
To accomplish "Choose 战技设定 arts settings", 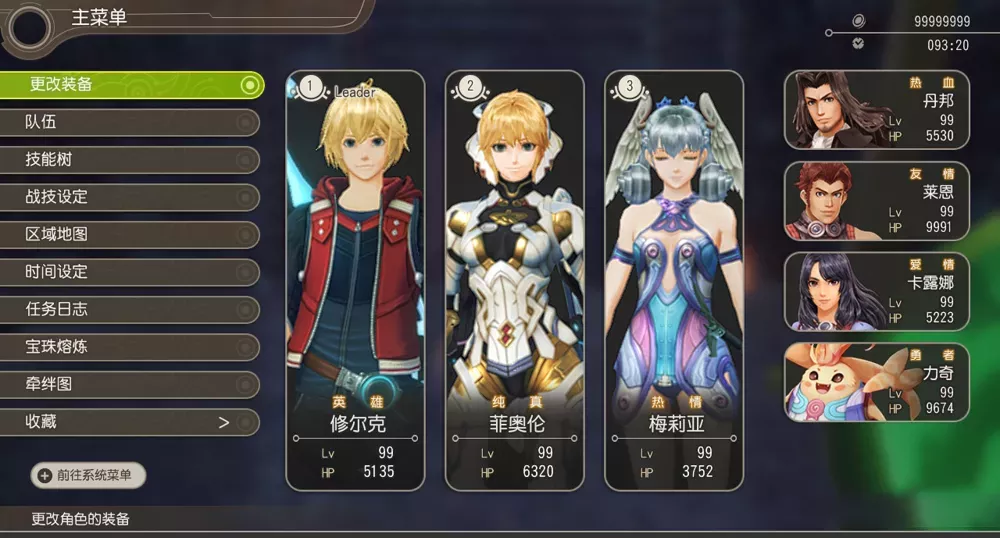I will pyautogui.click(x=130, y=197).
